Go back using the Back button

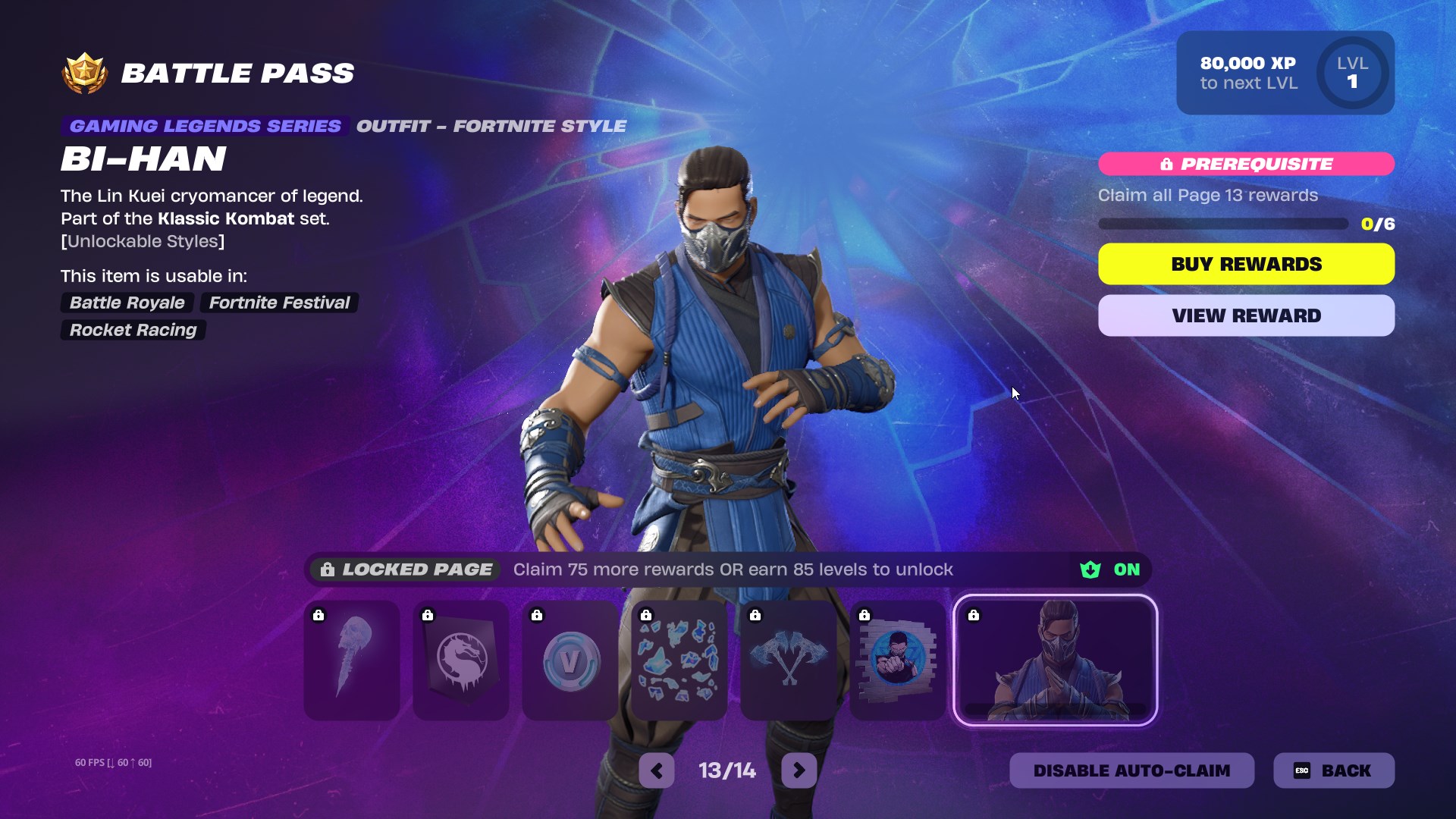1333,770
